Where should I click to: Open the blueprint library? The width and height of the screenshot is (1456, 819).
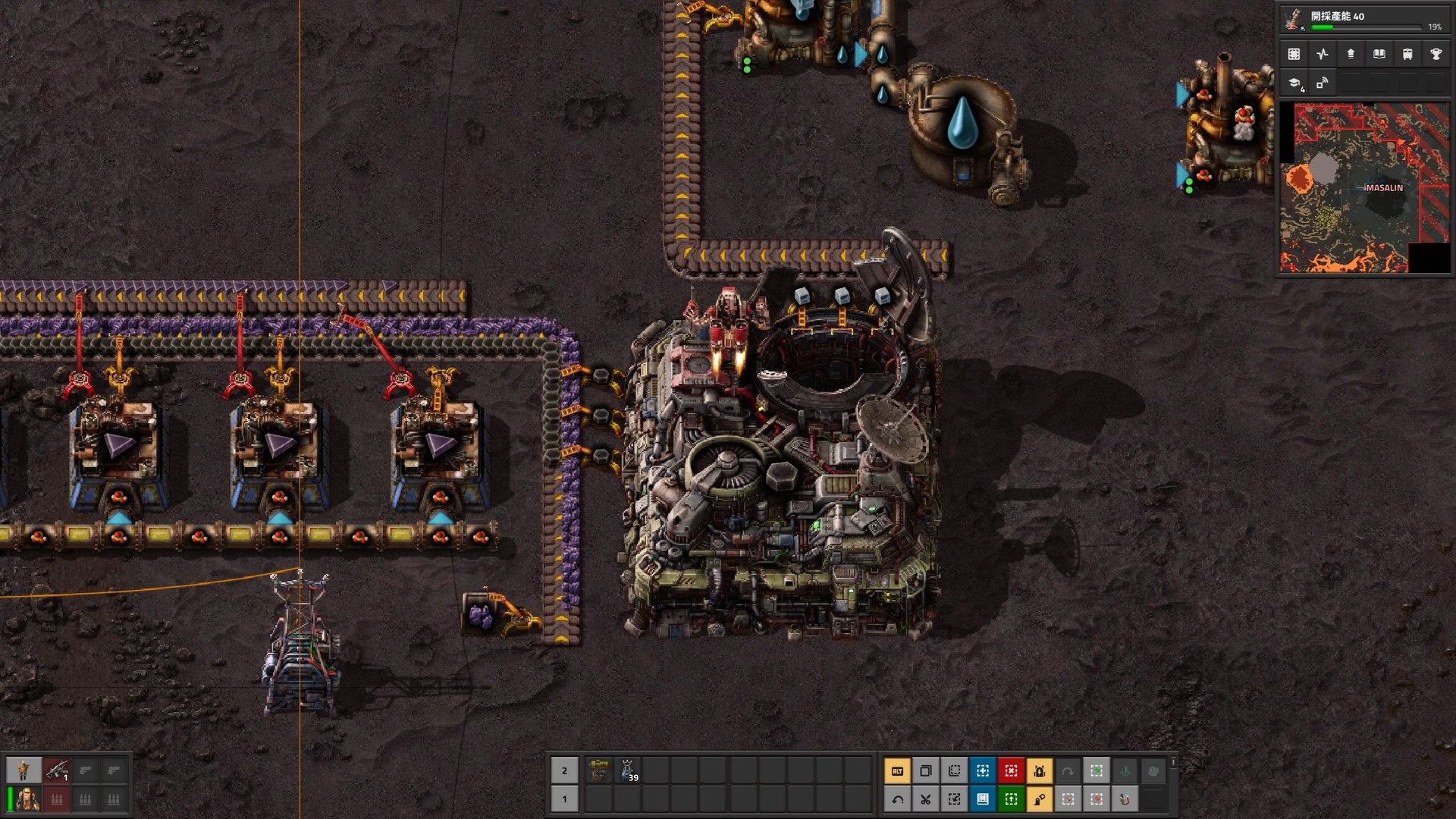1294,54
